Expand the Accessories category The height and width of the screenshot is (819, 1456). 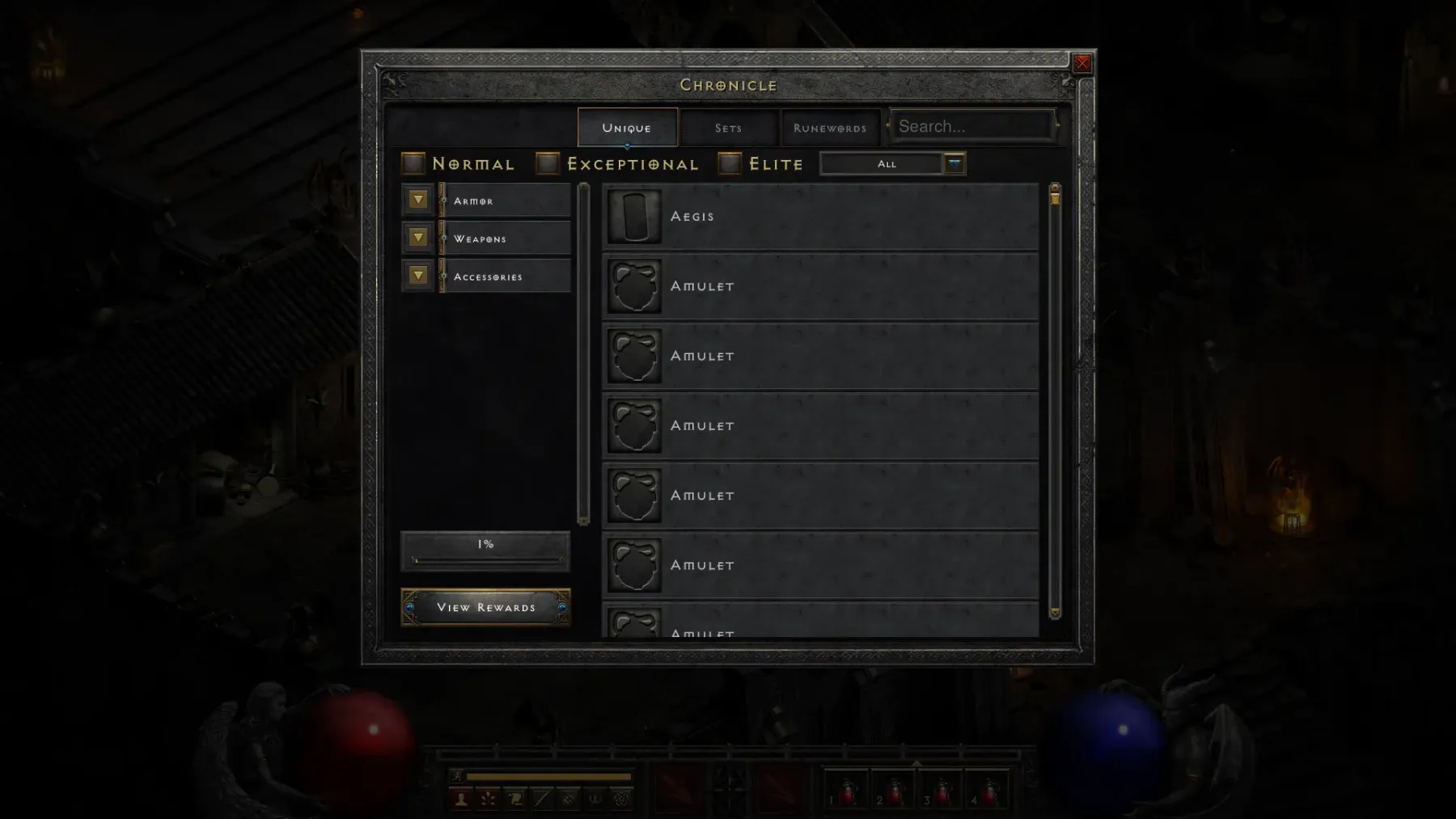(418, 276)
